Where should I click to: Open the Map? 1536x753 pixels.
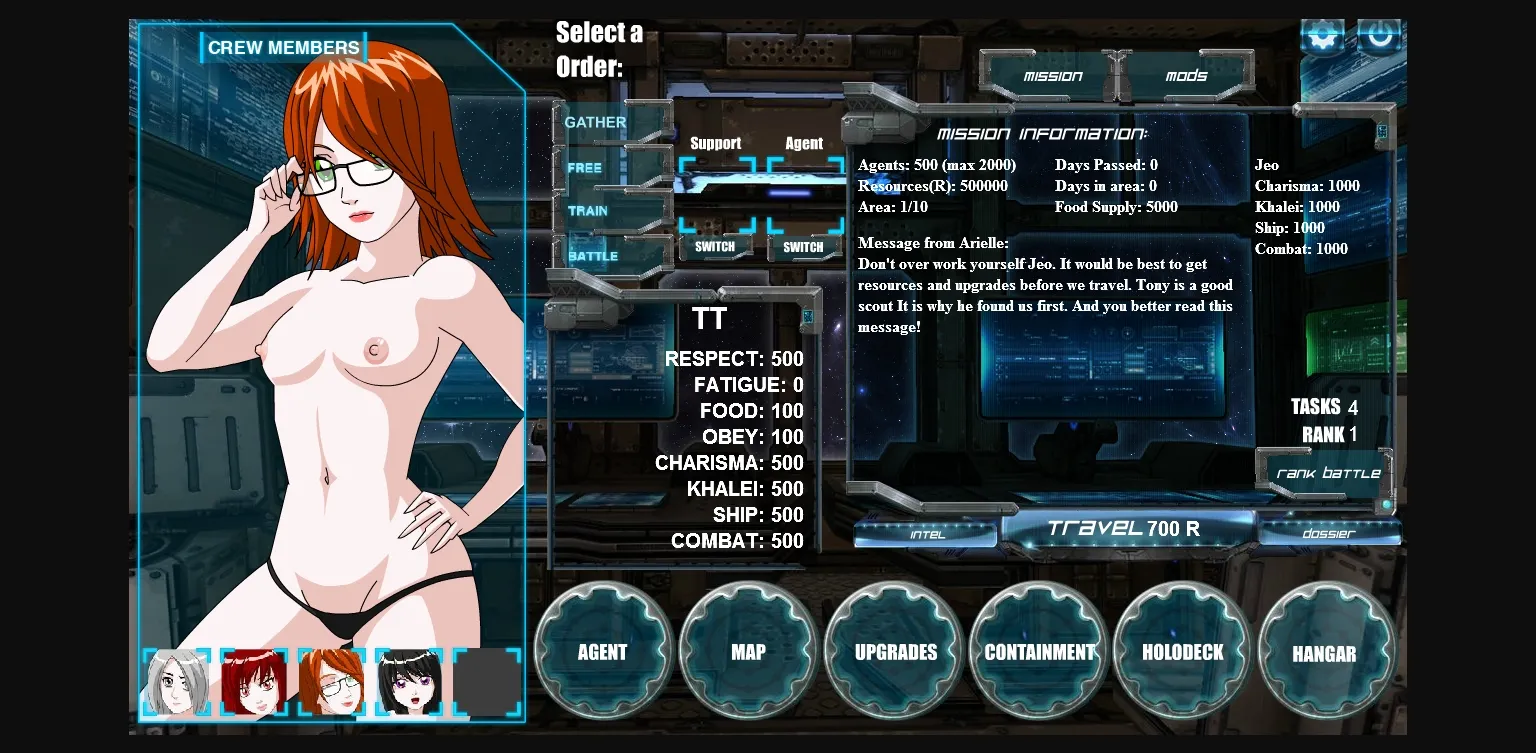coord(748,652)
